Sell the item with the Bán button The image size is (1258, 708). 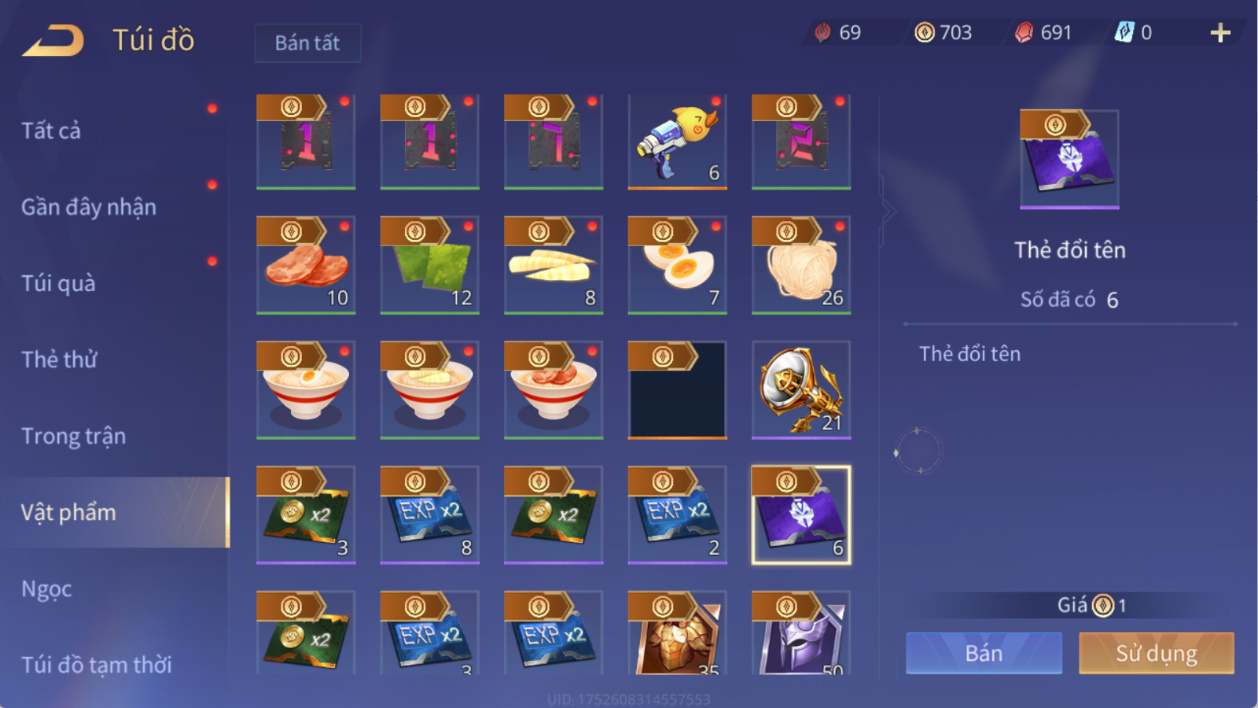pyautogui.click(x=984, y=653)
